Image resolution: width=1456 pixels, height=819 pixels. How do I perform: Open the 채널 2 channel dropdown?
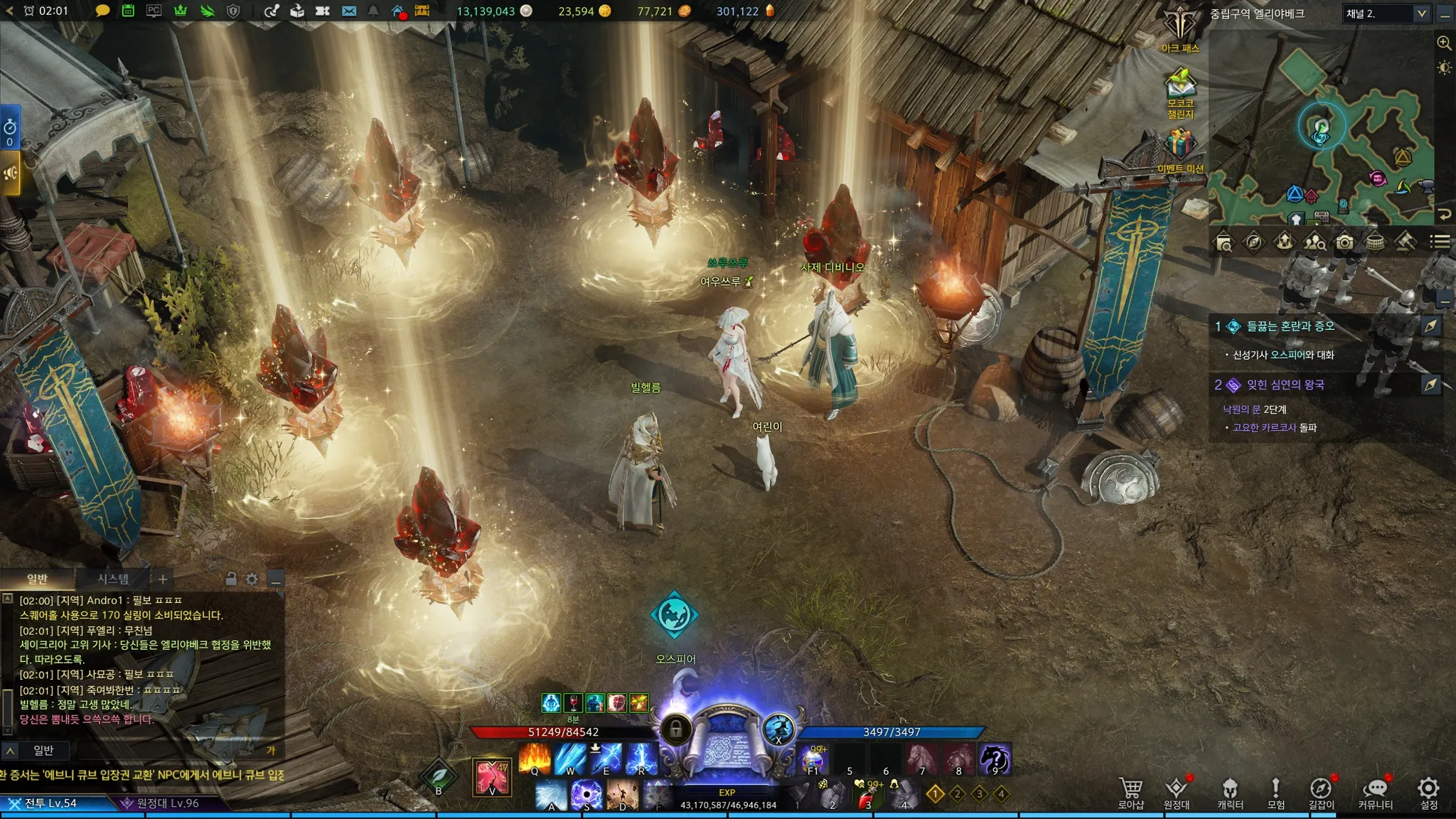tap(1386, 14)
